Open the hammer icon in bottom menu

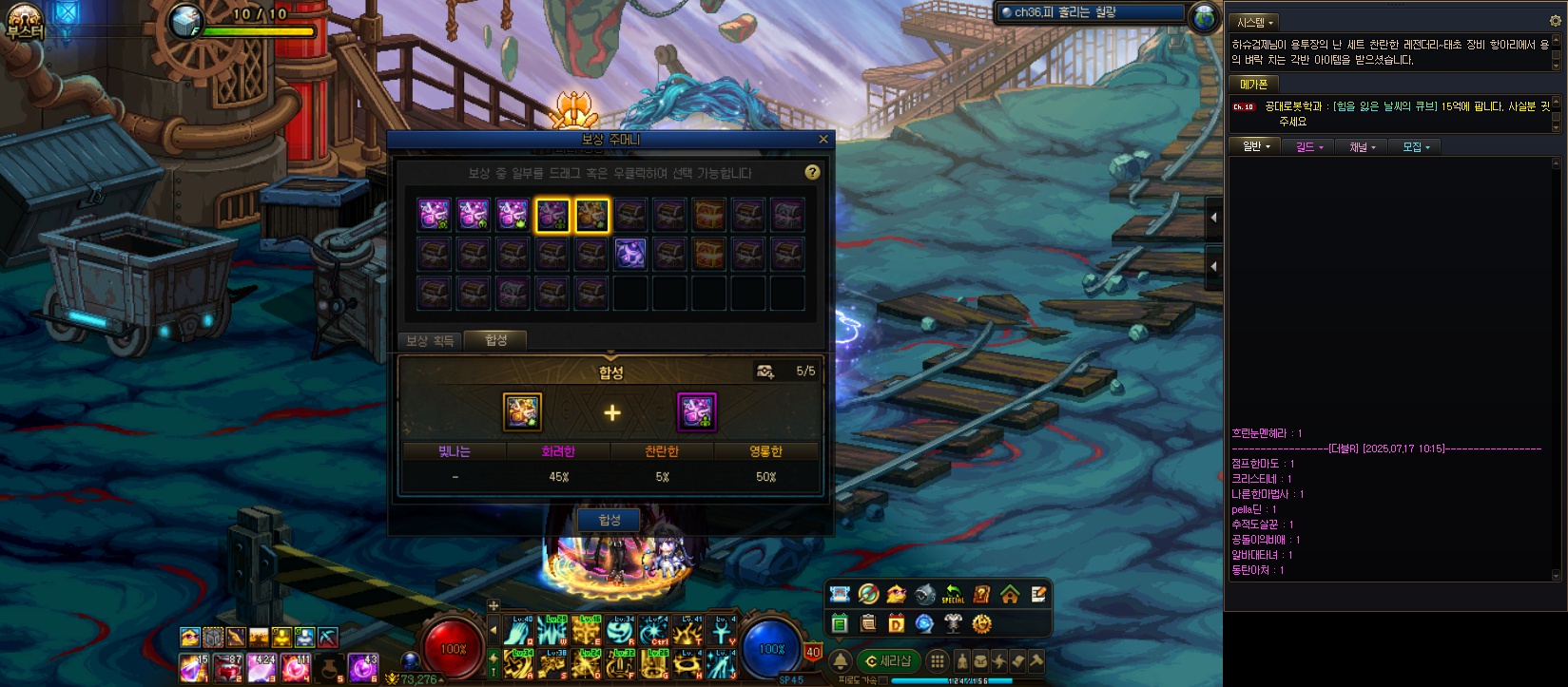pos(1036,661)
